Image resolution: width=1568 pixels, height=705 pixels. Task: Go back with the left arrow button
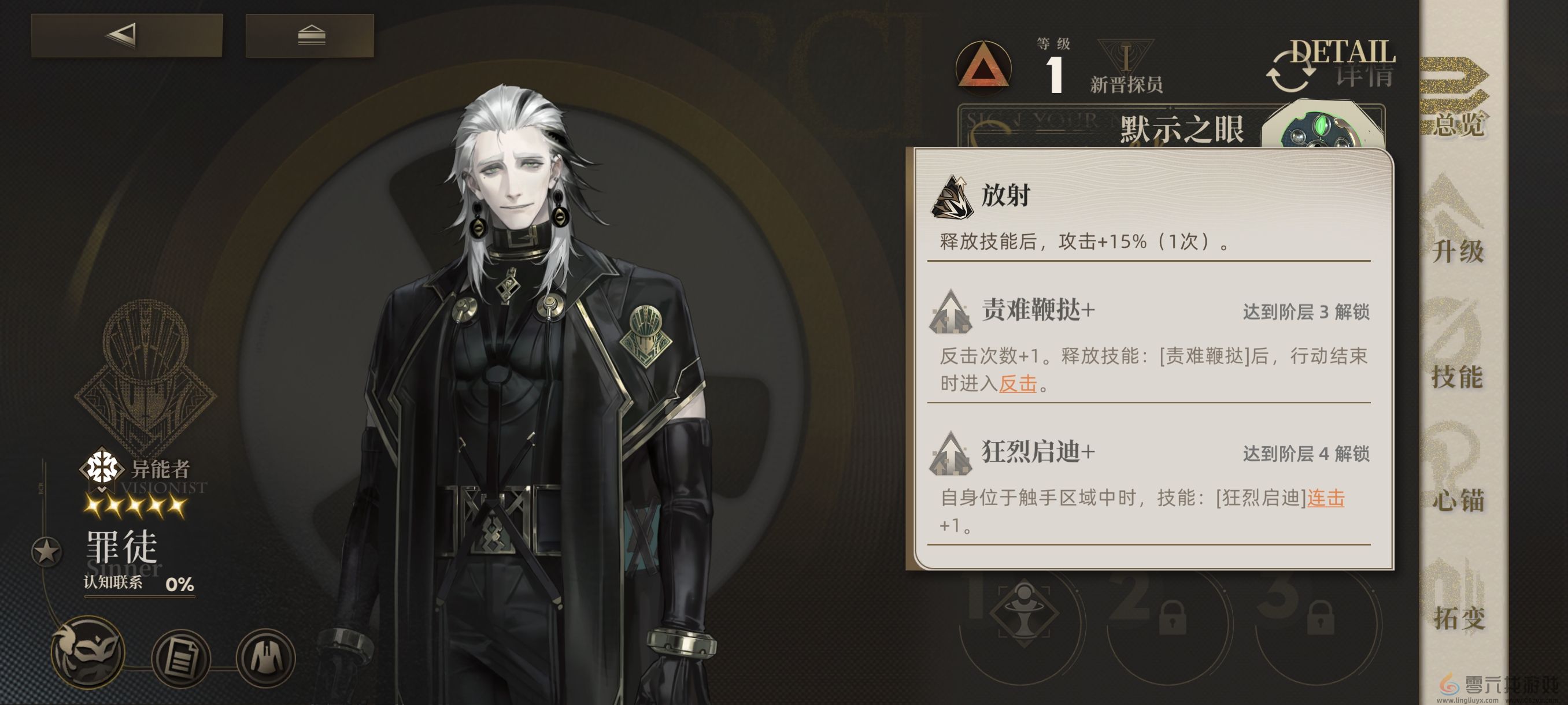click(127, 35)
